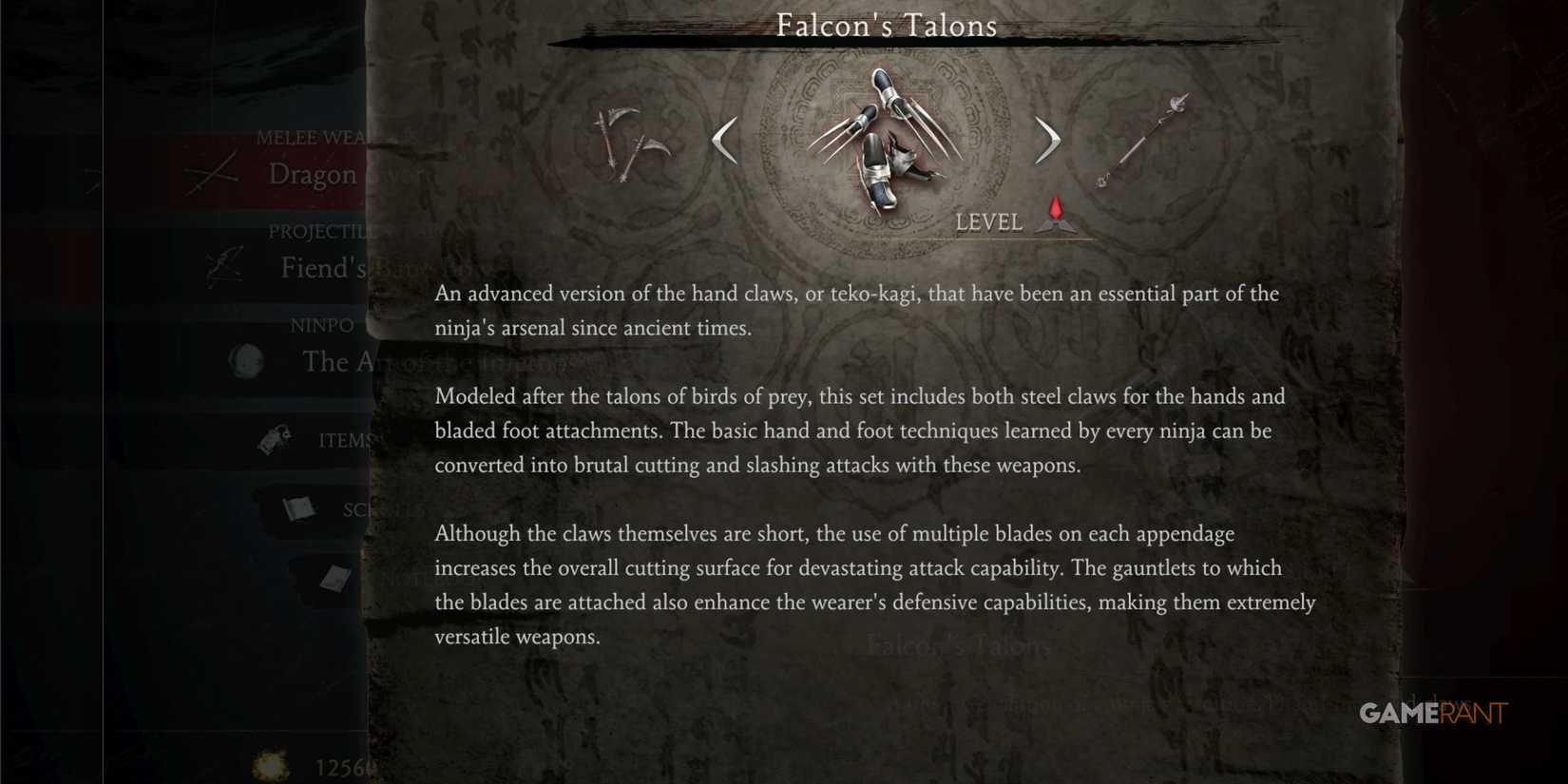Click the LEVEL progress marker

coord(990,222)
